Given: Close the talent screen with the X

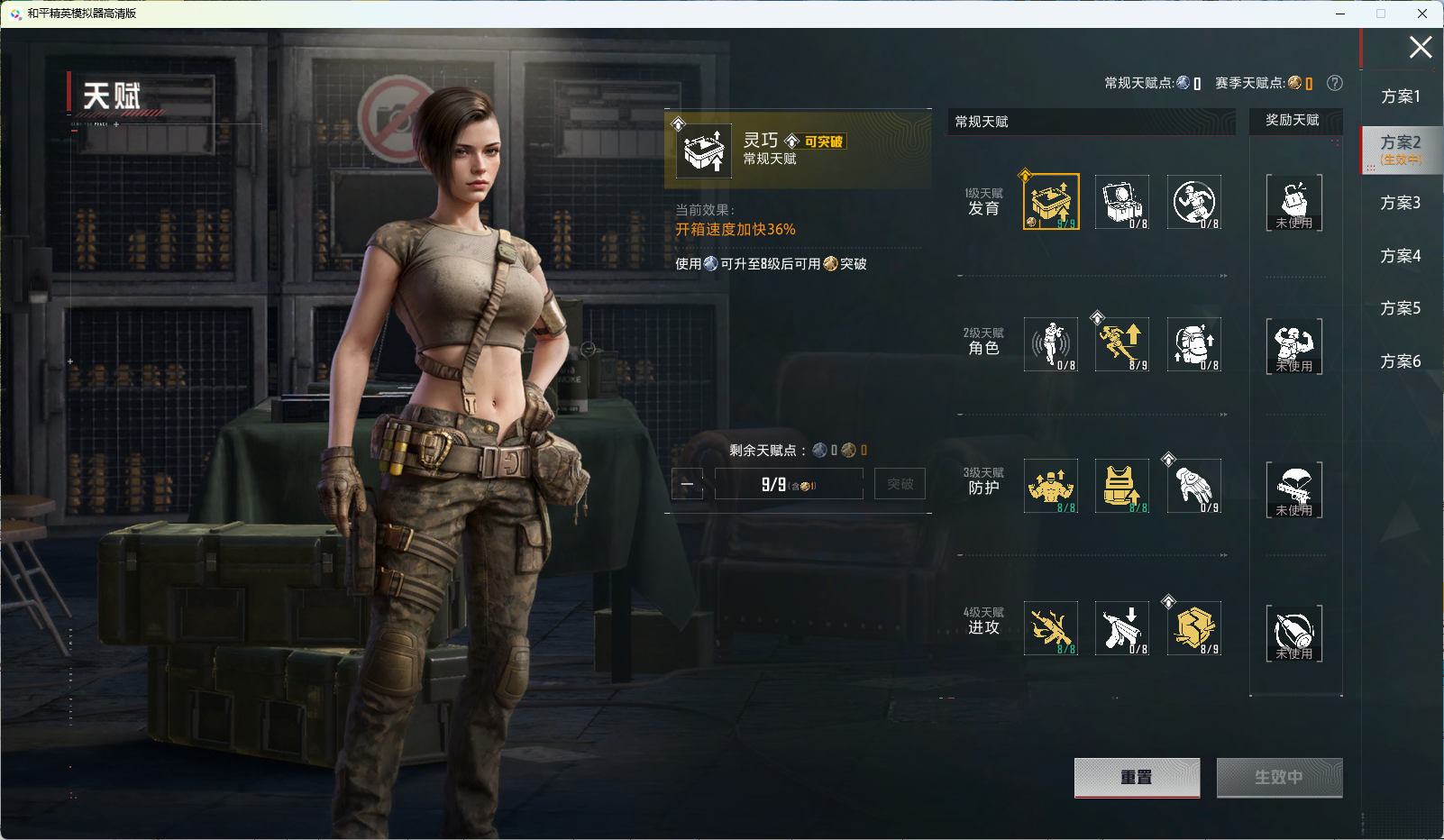Looking at the screenshot, I should (1421, 48).
